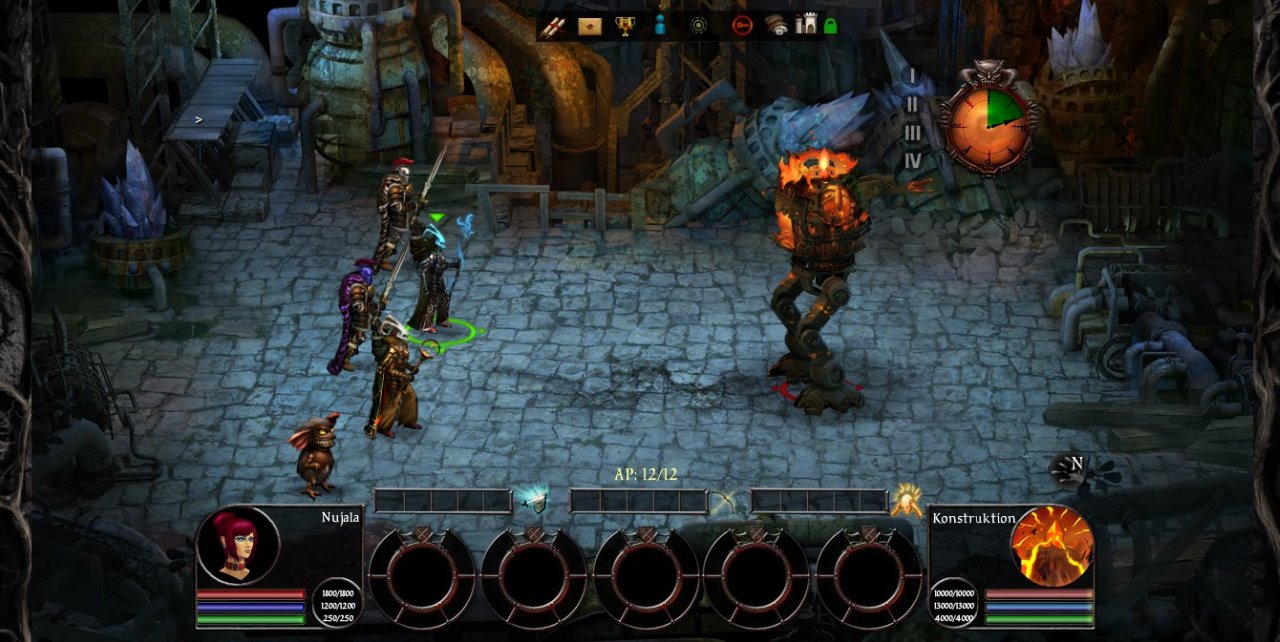Select the Konstruktion enemy lava portrait

coord(1051,545)
